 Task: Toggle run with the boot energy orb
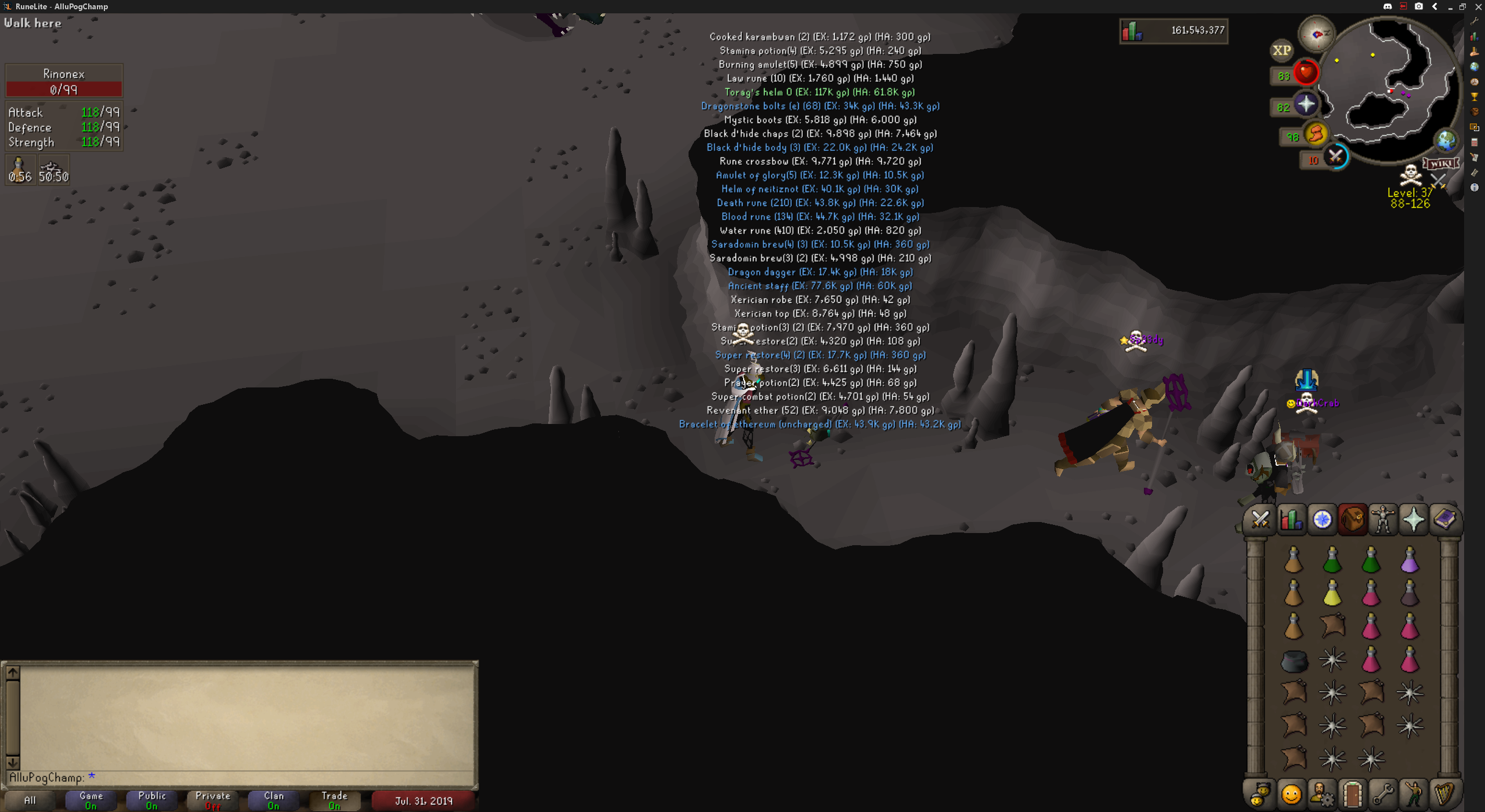pyautogui.click(x=1316, y=134)
